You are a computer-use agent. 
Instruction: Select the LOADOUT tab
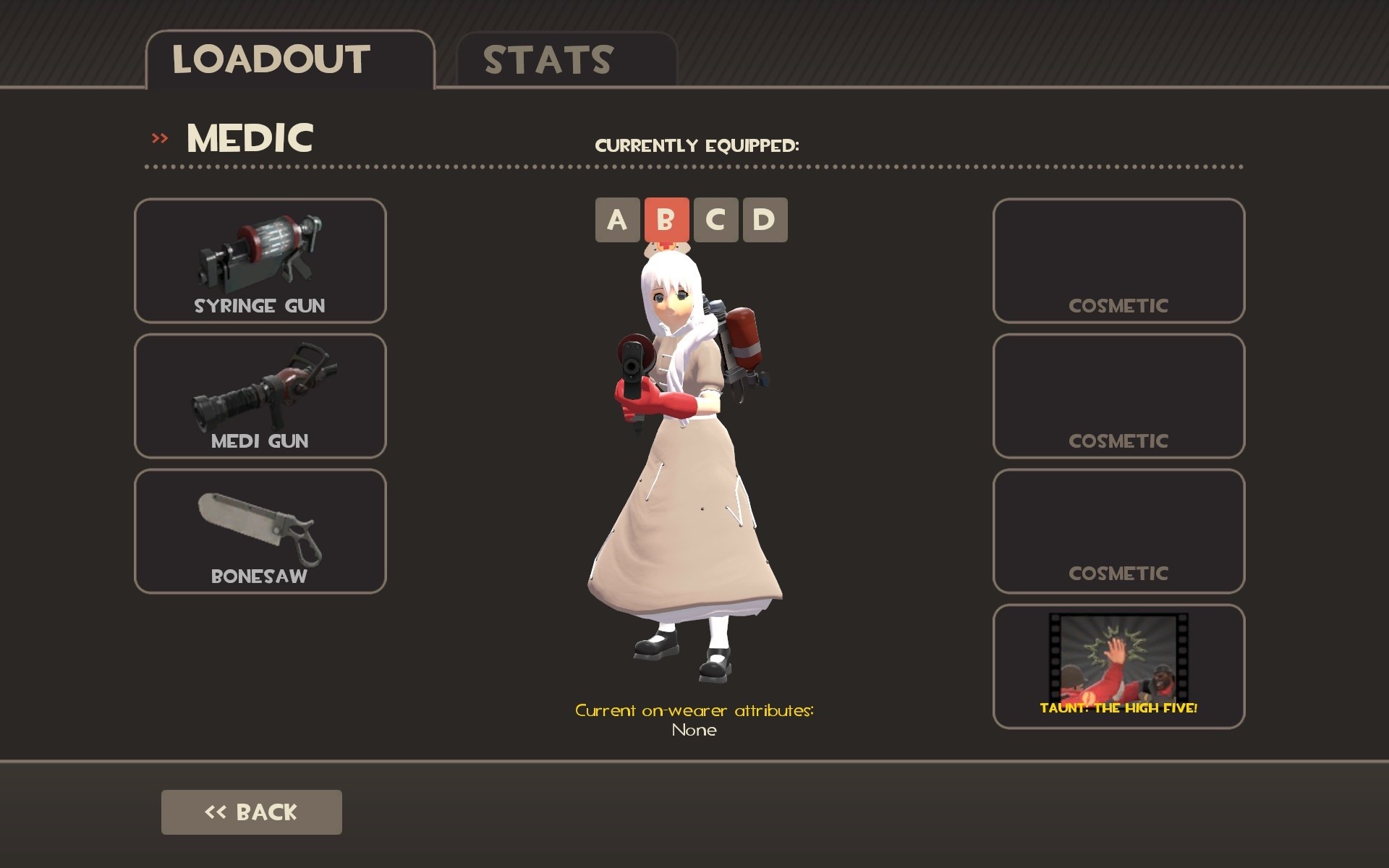[x=270, y=59]
